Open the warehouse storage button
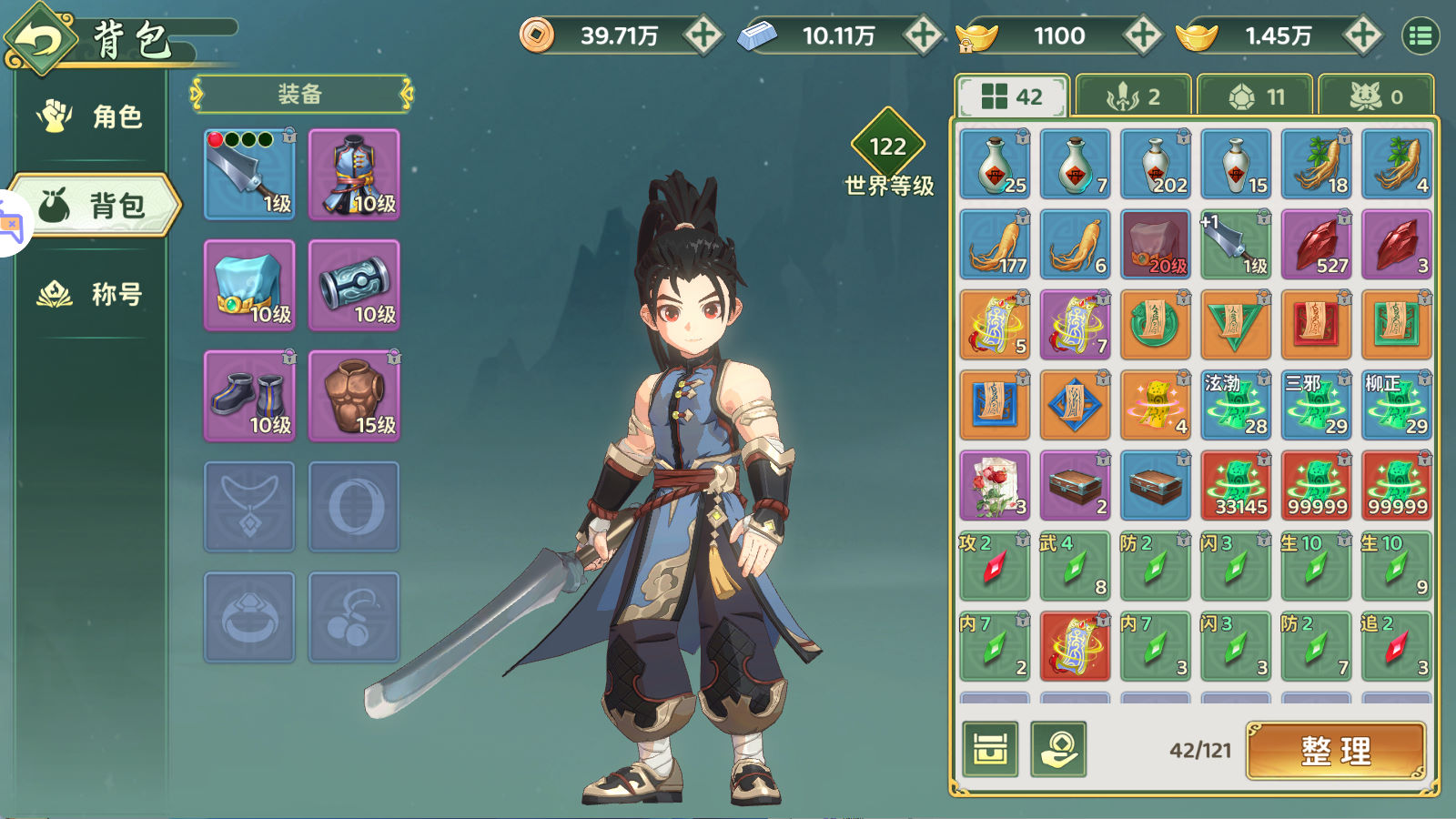 990,750
